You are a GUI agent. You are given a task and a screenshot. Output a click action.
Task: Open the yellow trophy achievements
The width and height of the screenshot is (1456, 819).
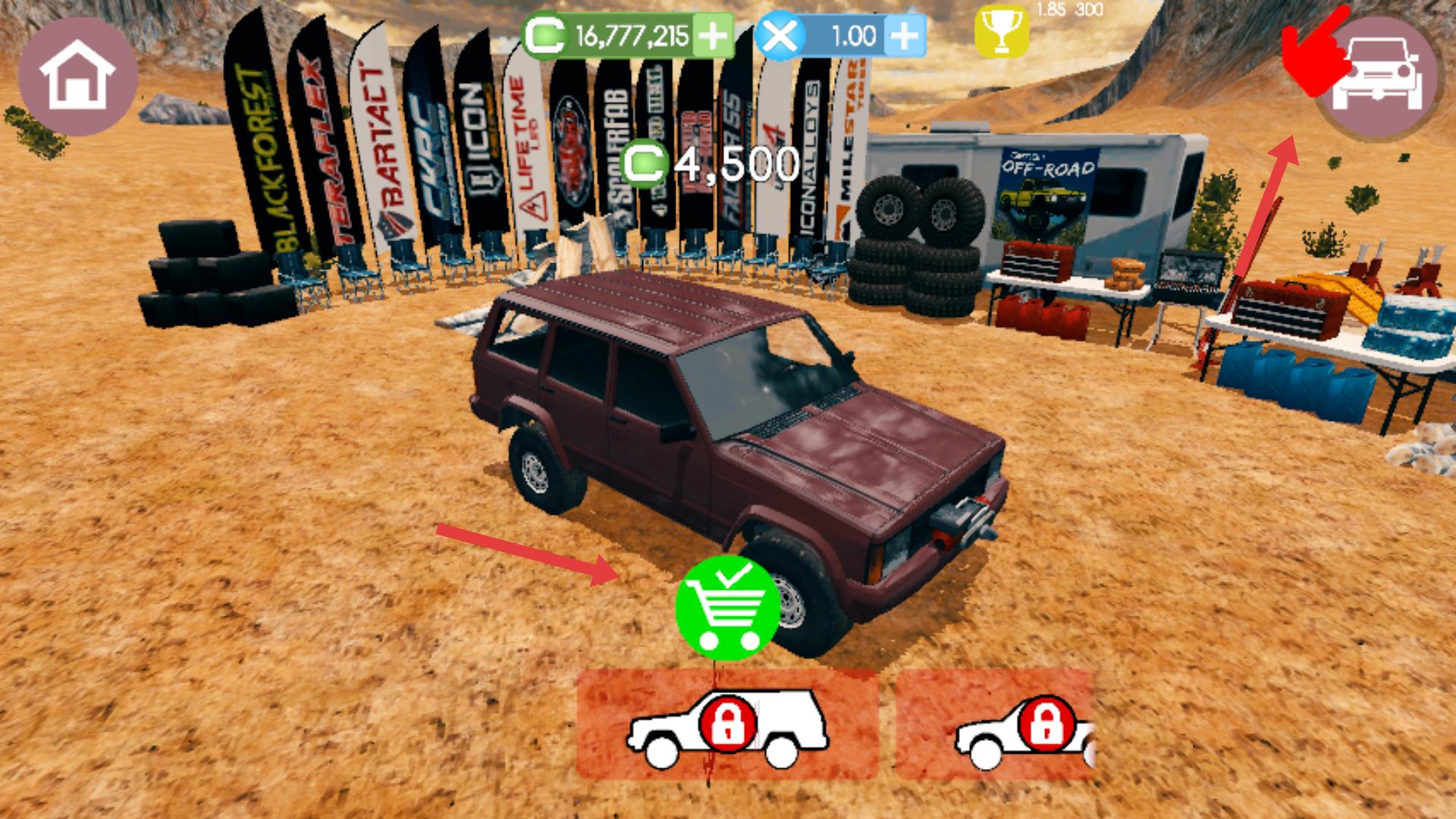point(1001,33)
